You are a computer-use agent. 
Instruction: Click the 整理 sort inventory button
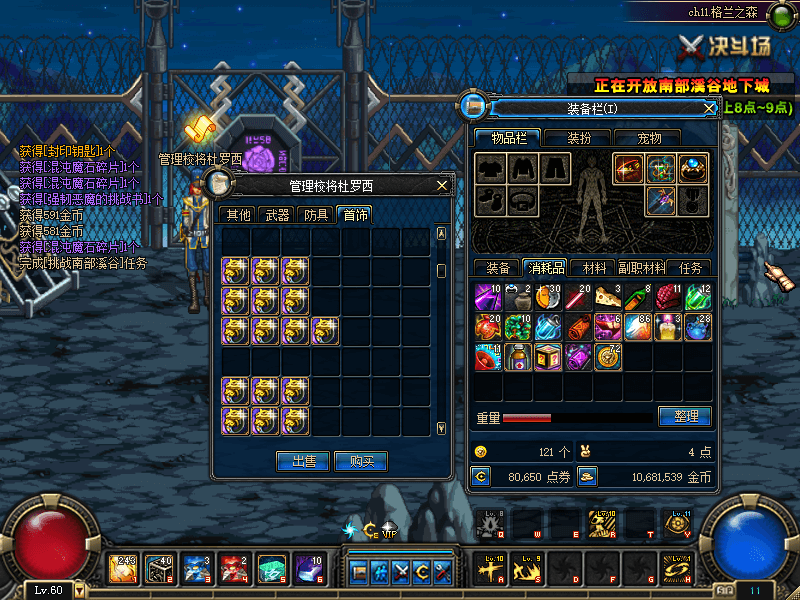tap(684, 416)
